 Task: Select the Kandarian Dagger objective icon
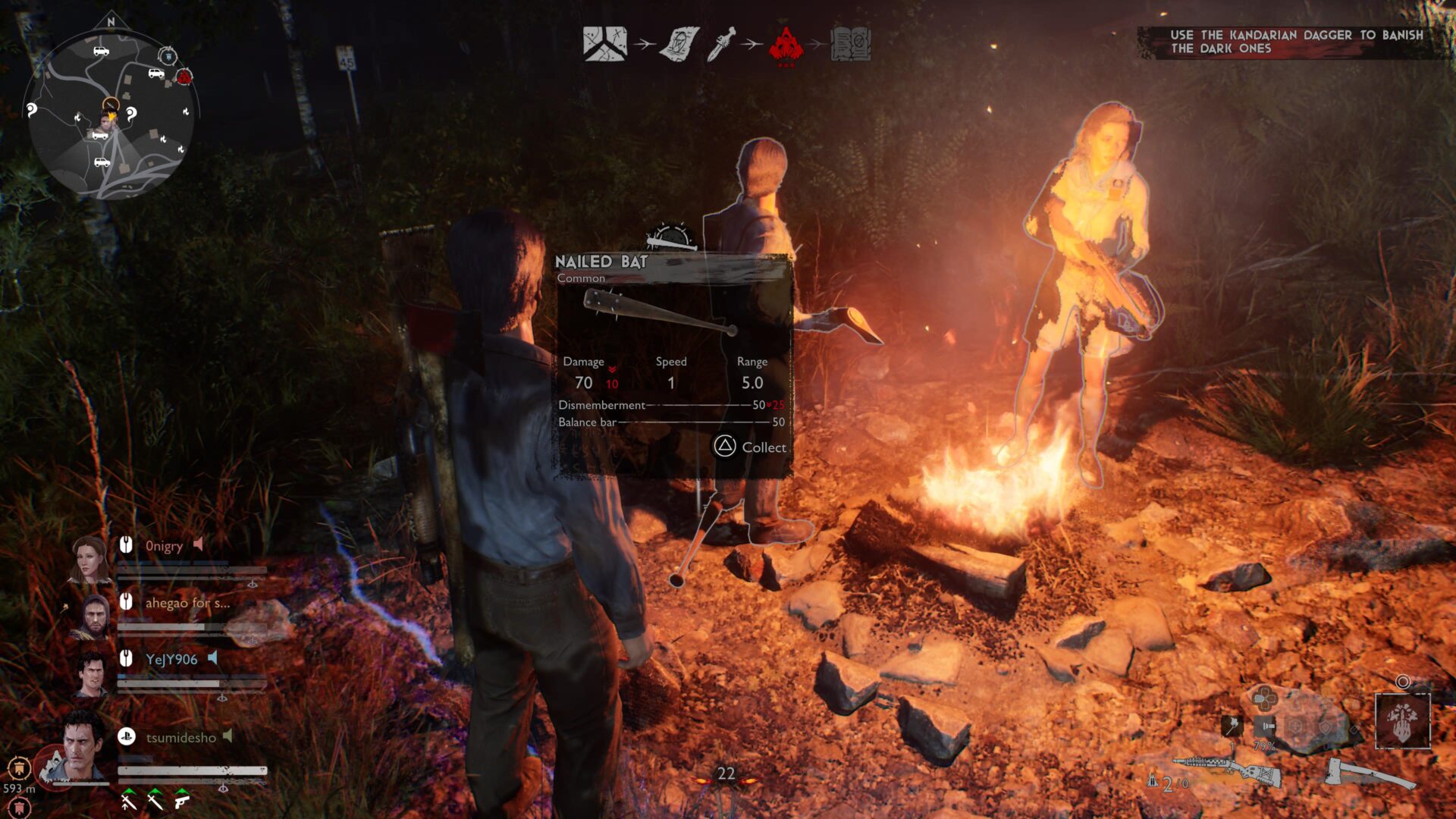click(720, 44)
